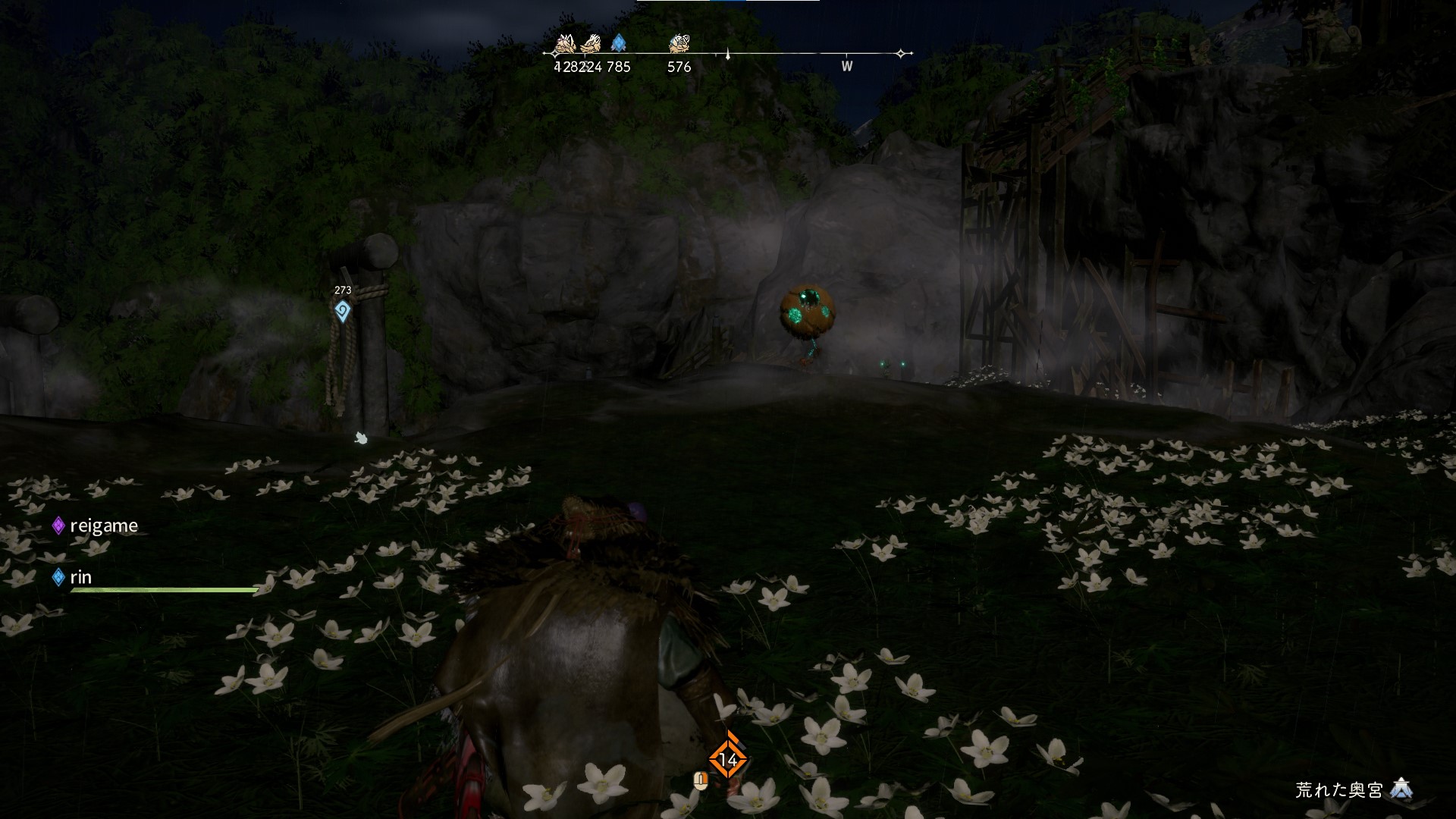Screen dimensions: 1456x819
Task: Select party member rin in the list
Action: tap(80, 577)
